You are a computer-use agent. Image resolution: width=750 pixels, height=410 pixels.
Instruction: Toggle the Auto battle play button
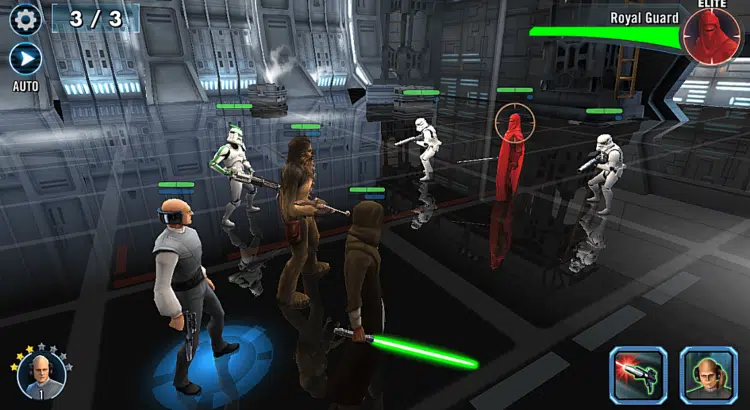click(x=24, y=59)
